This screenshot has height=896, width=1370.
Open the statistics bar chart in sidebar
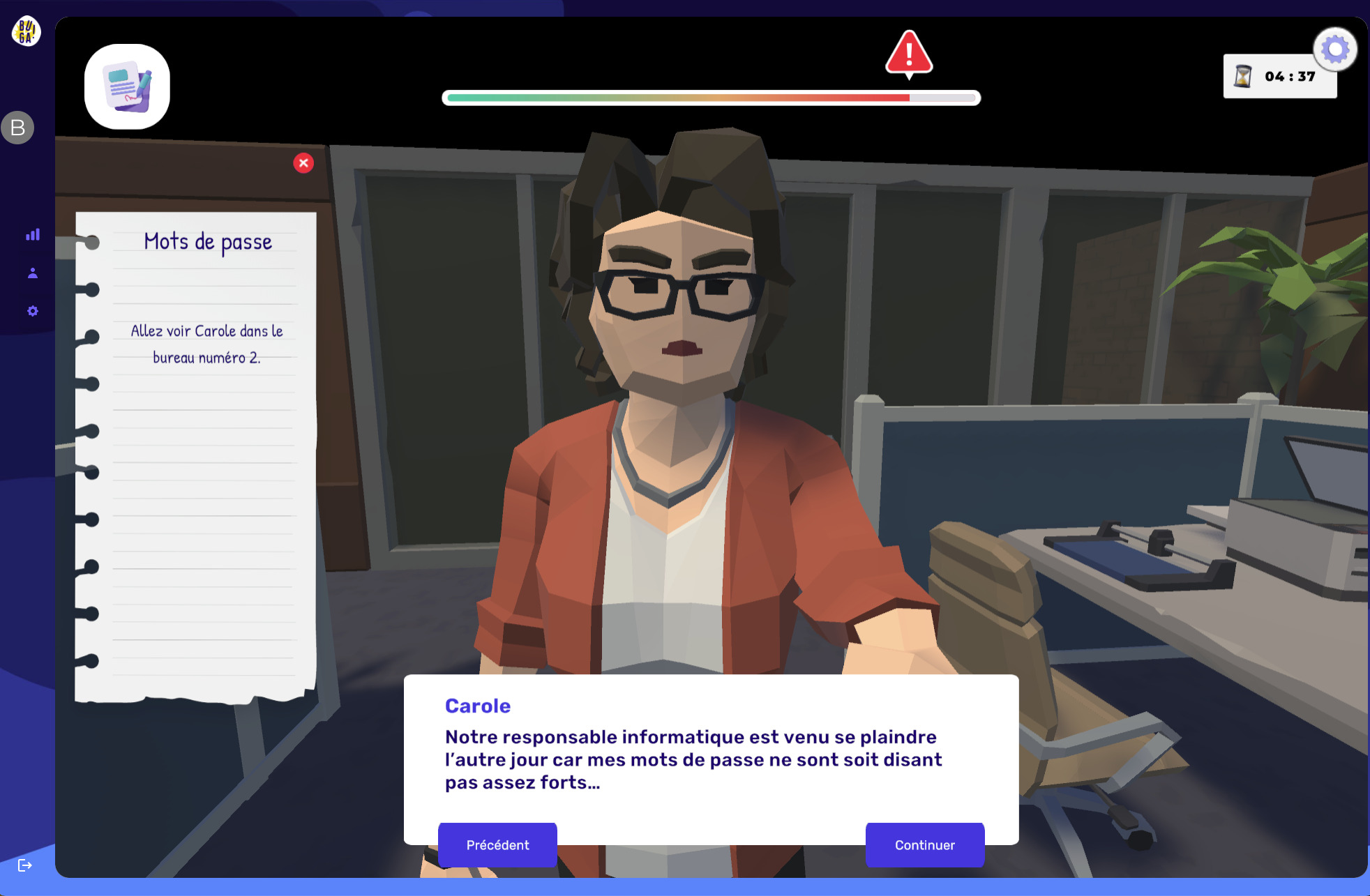(33, 235)
